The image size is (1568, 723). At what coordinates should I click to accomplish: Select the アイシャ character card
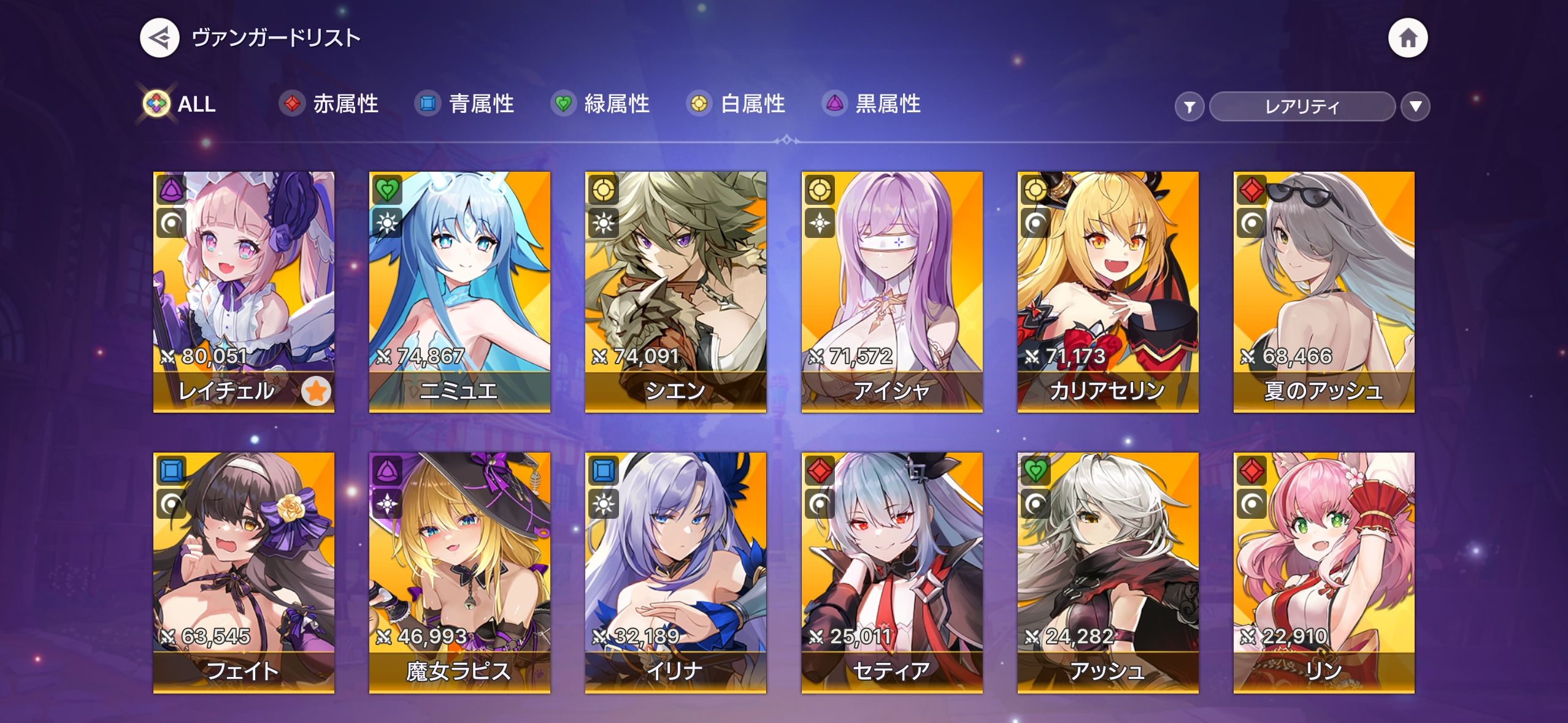tap(892, 291)
